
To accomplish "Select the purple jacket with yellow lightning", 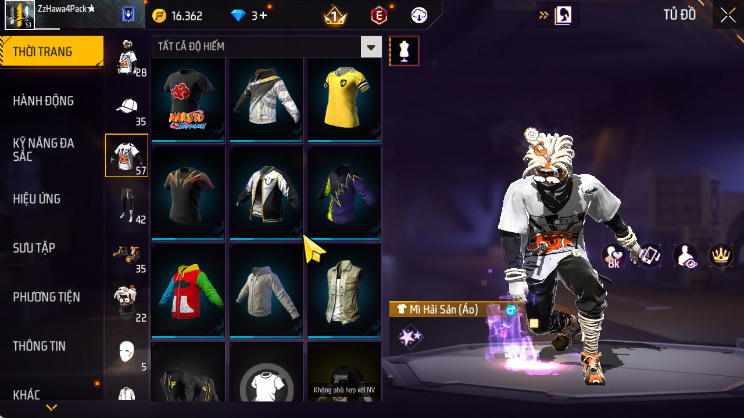I will [344, 192].
